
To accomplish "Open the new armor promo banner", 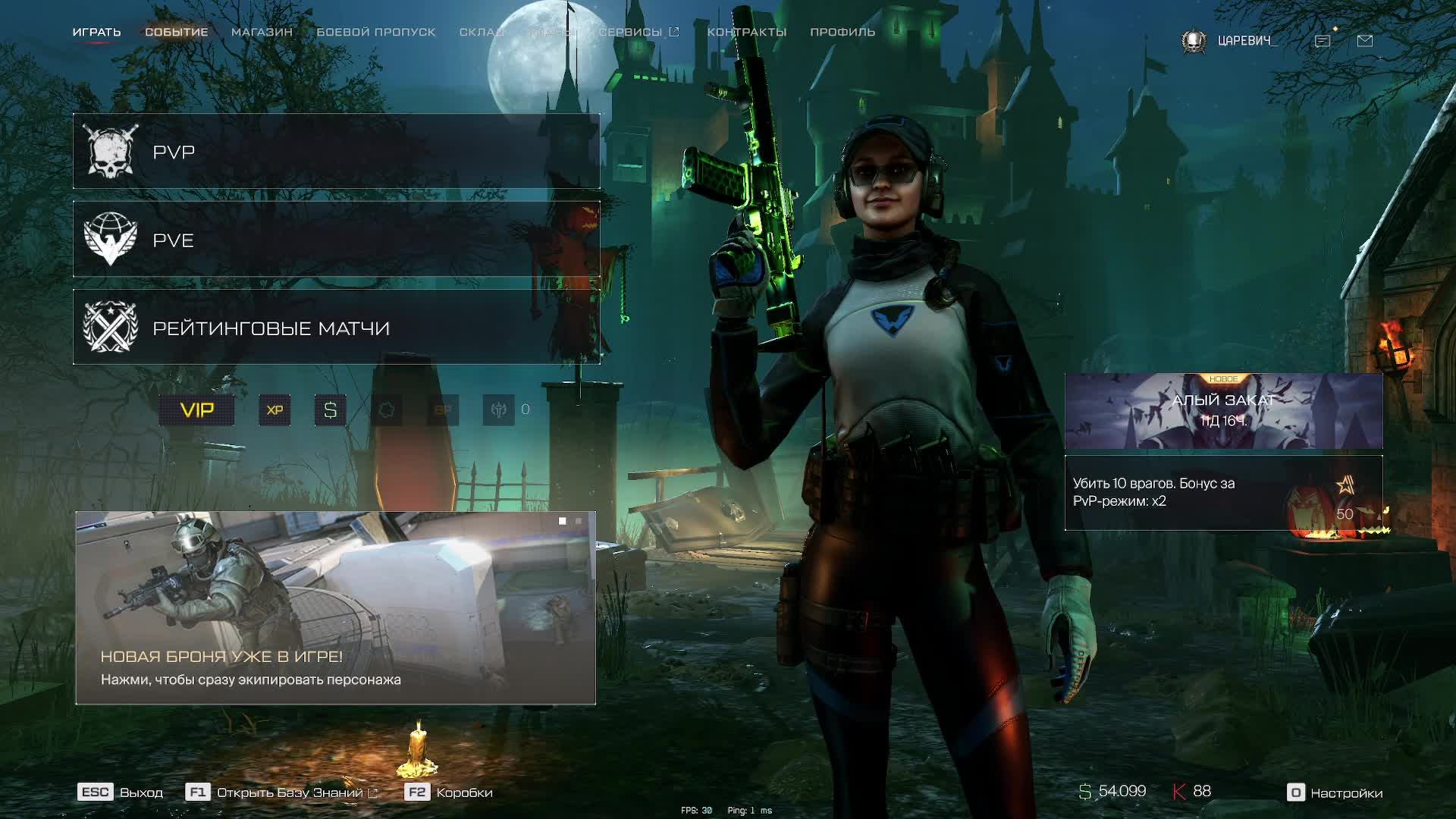I will (x=335, y=608).
